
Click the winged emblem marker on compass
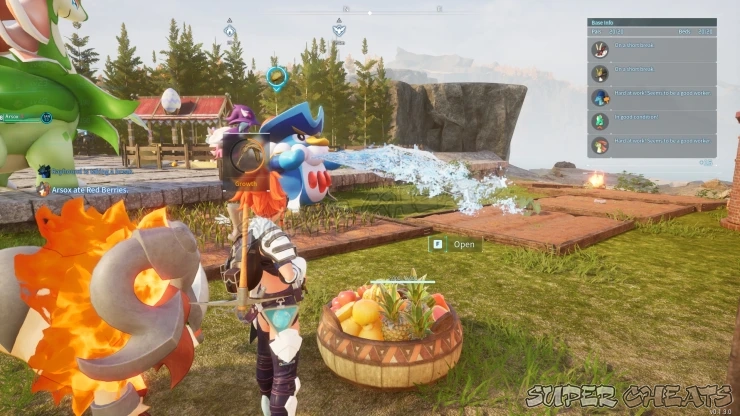(339, 29)
